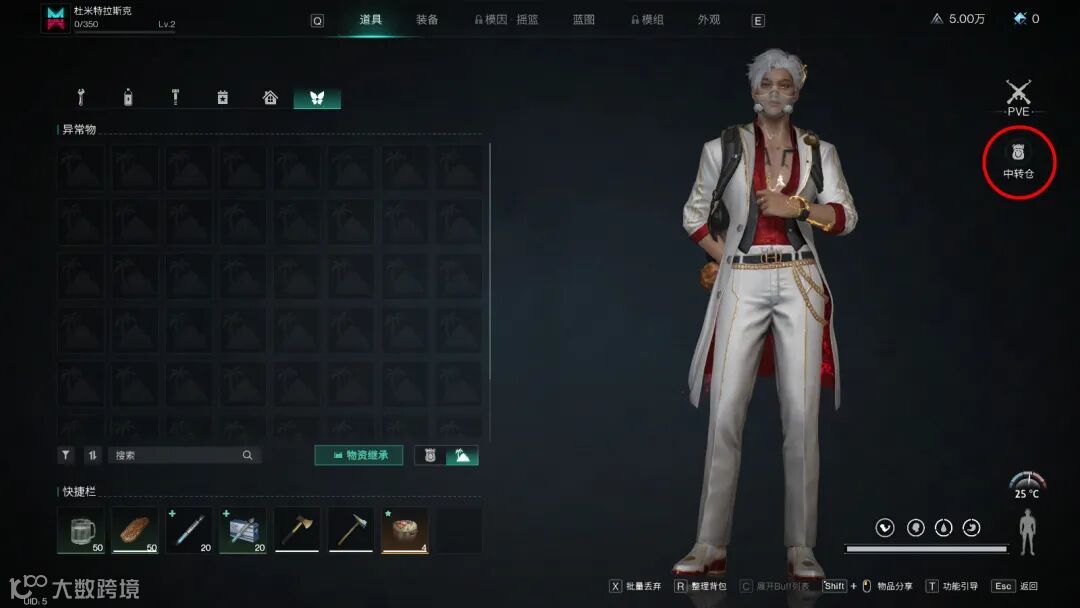Open the 蓝图 blueprint tab
The width and height of the screenshot is (1080, 608).
pyautogui.click(x=584, y=20)
